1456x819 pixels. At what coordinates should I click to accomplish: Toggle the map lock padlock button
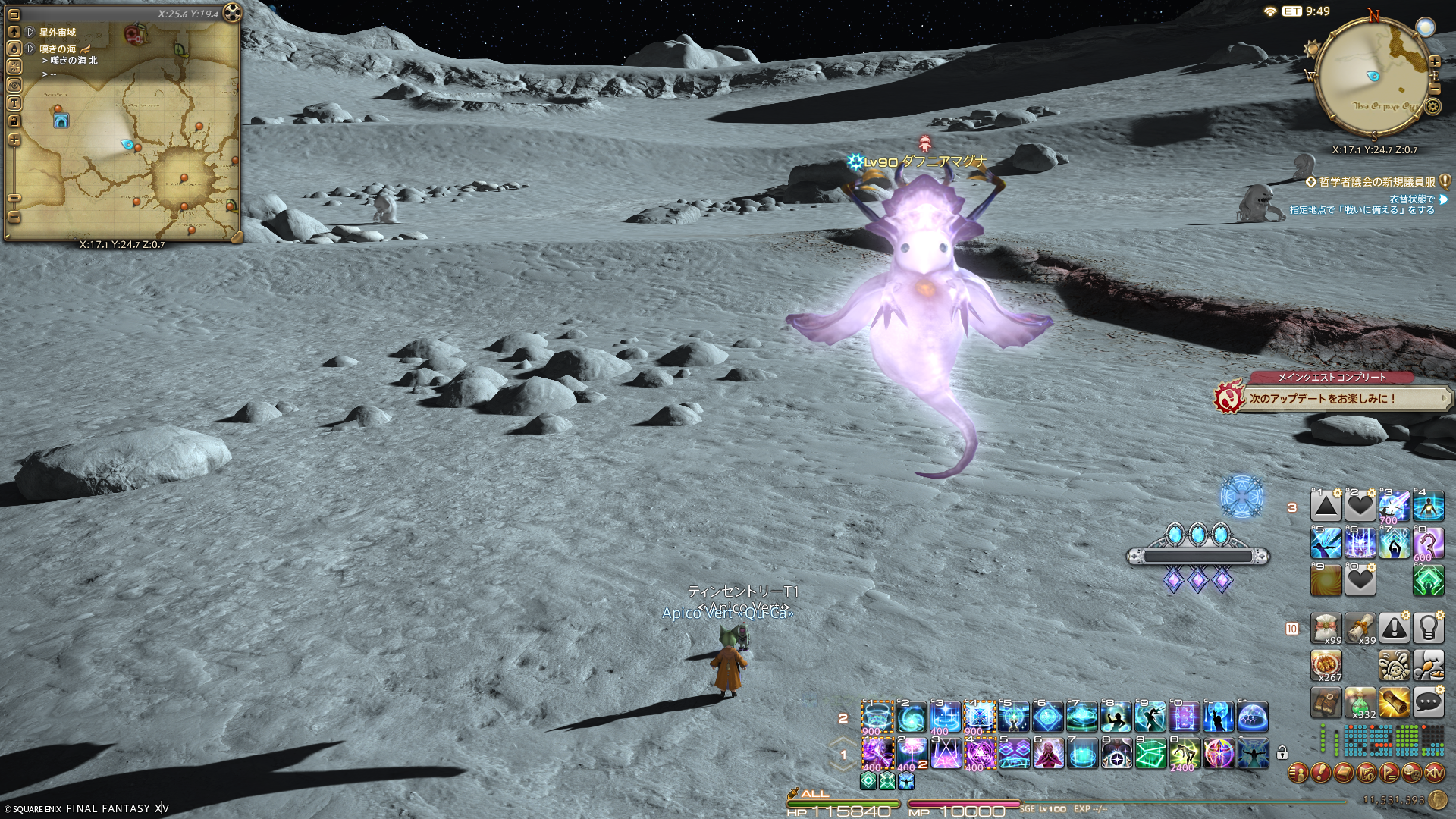point(14,121)
